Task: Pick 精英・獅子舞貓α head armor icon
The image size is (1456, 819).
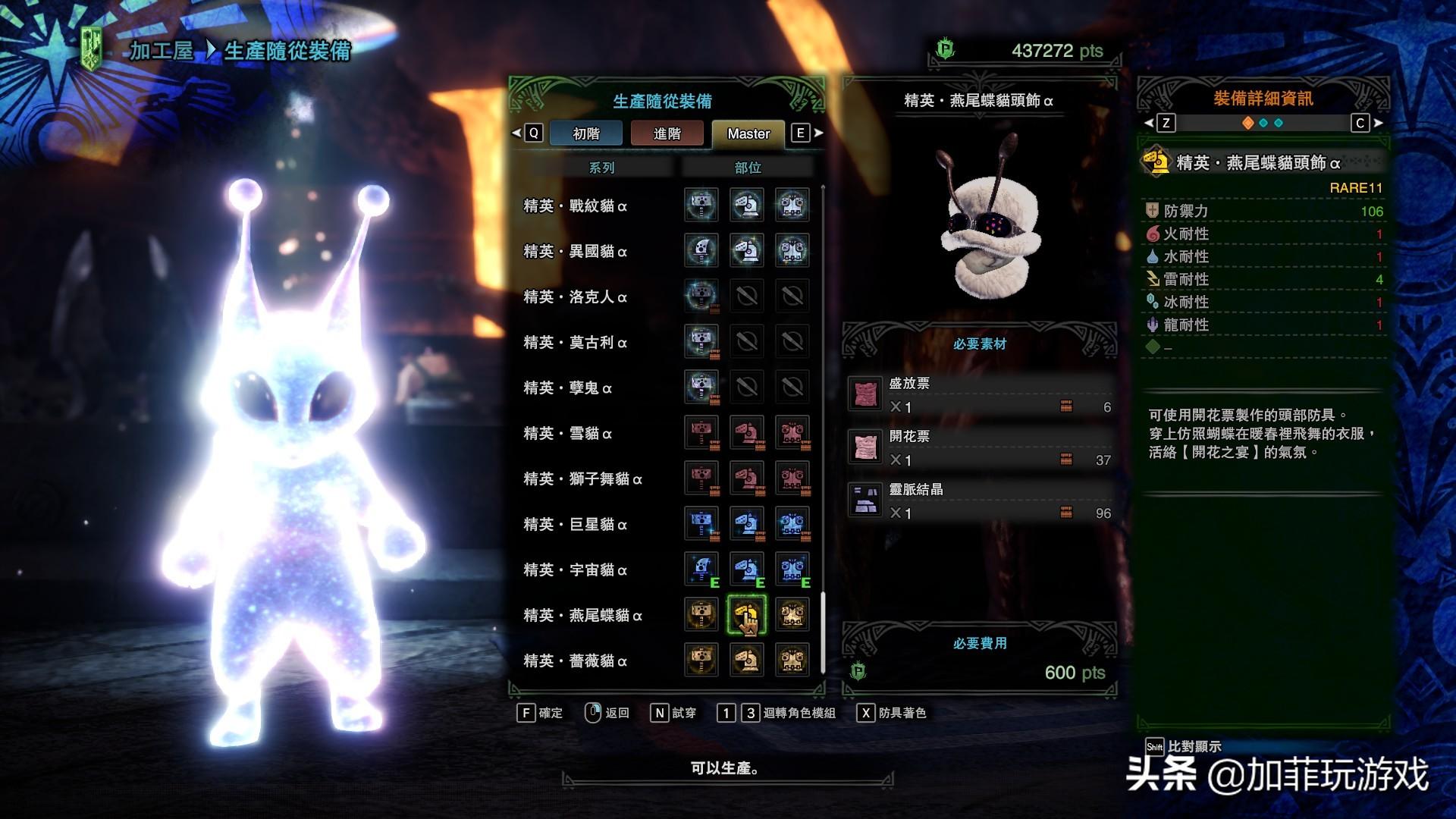Action: [x=747, y=478]
